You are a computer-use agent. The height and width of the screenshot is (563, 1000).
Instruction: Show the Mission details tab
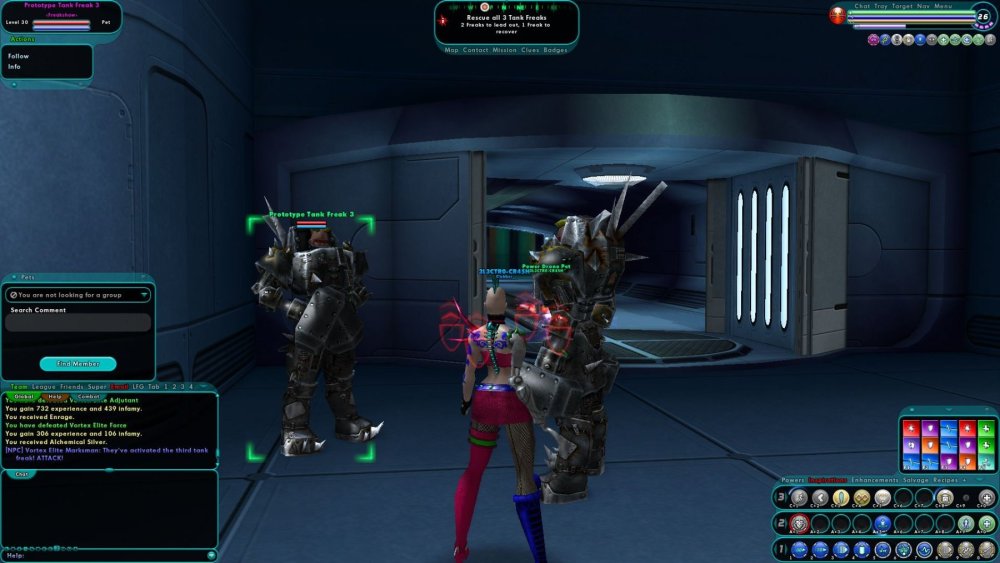pos(504,50)
